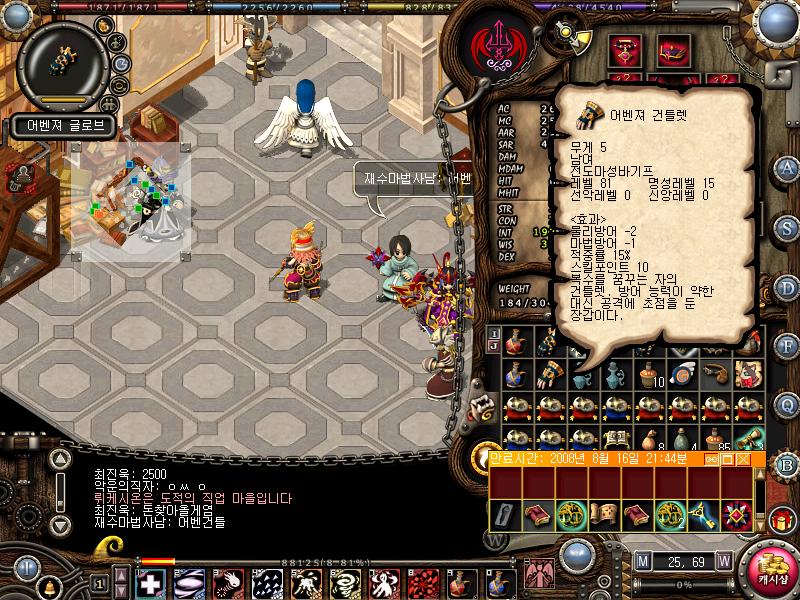Image resolution: width=800 pixels, height=600 pixels.
Task: Maximize the orange expiry-time window
Action: click(727, 459)
